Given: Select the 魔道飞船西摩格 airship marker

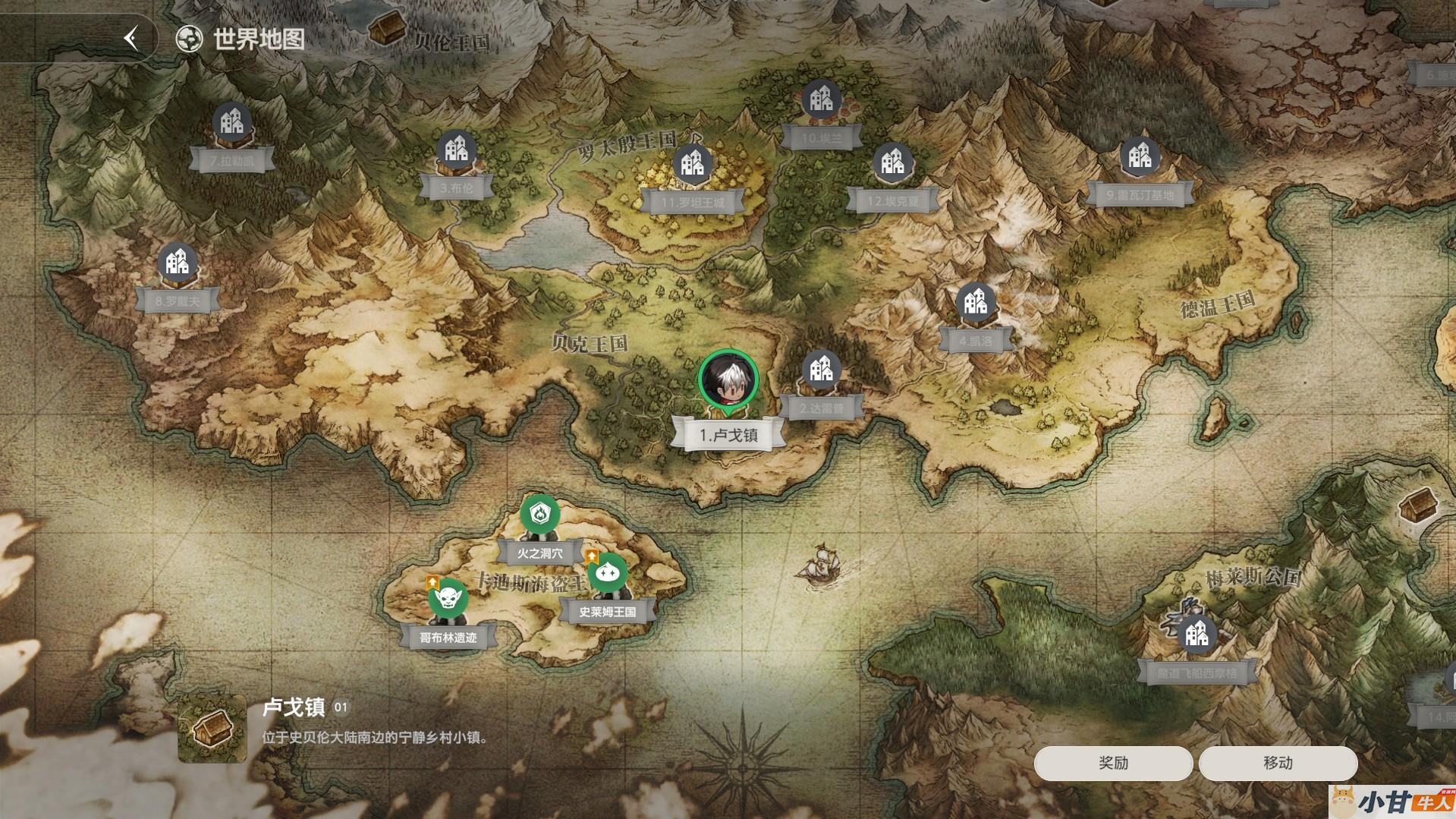Looking at the screenshot, I should pyautogui.click(x=1197, y=634).
